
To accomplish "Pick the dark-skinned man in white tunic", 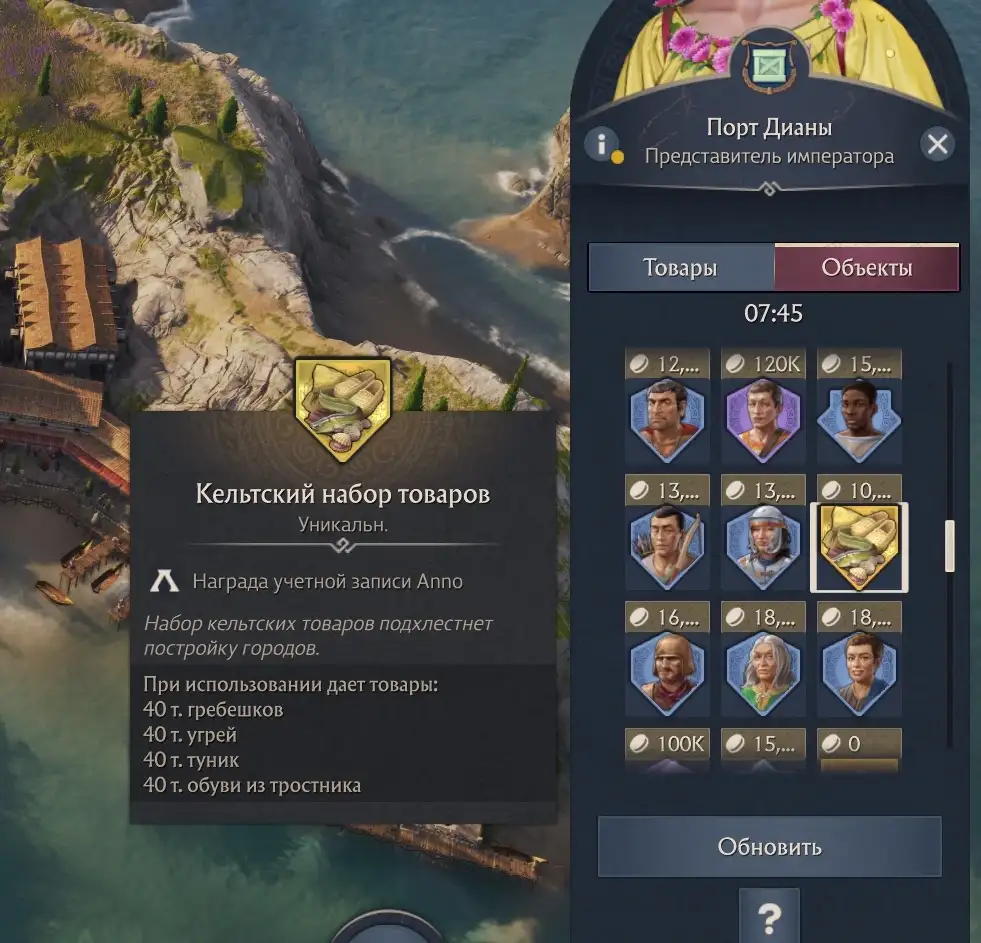I will tap(859, 420).
